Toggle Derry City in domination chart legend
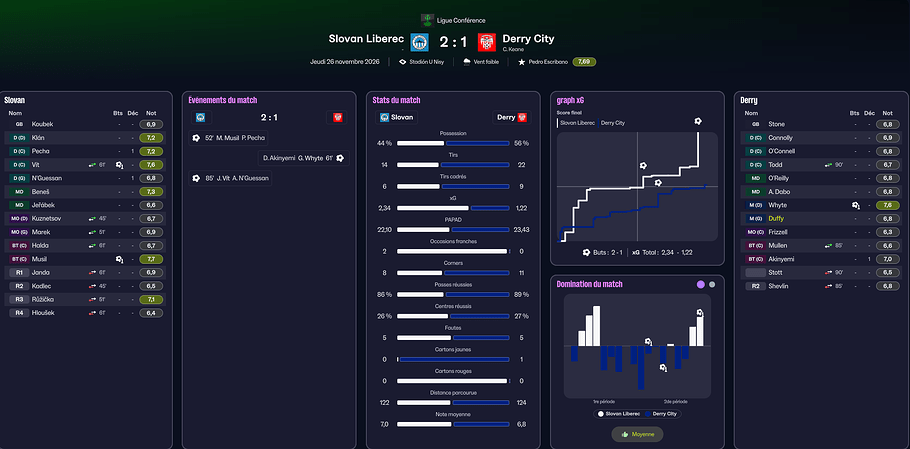The height and width of the screenshot is (449, 910). coord(661,413)
